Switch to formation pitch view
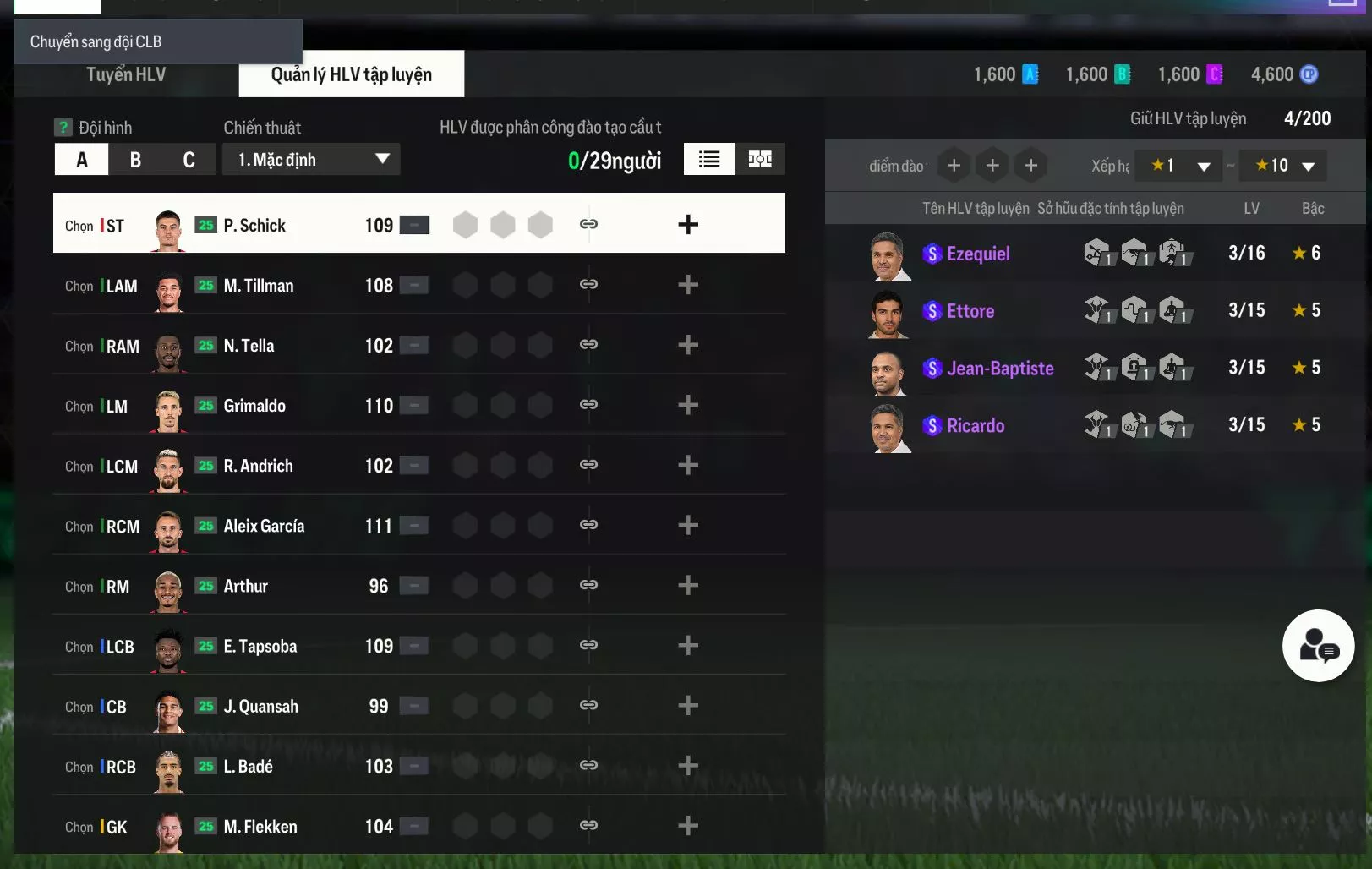The image size is (1372, 869). 760,160
